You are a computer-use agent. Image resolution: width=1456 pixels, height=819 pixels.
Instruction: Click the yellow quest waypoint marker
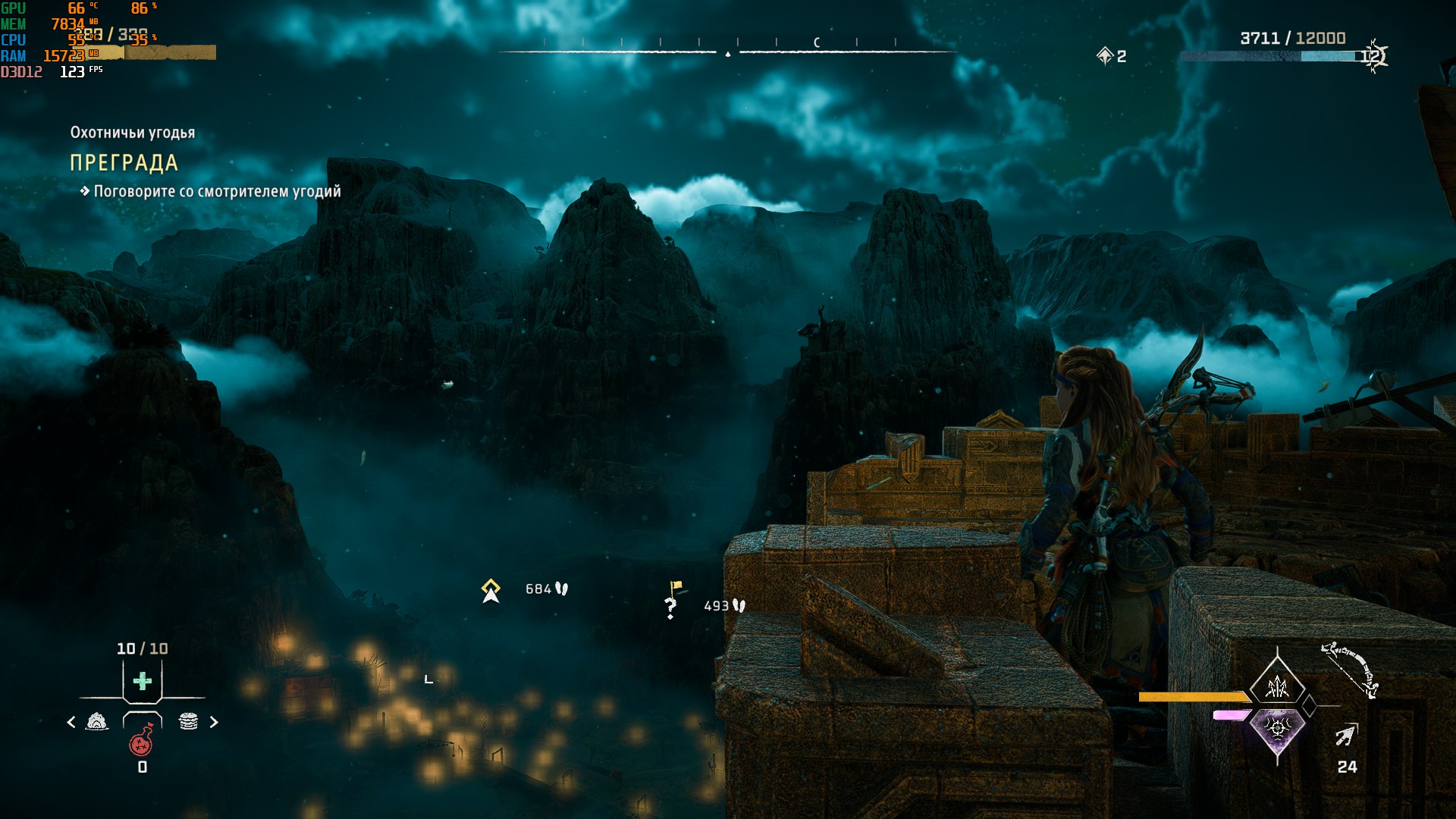click(491, 590)
